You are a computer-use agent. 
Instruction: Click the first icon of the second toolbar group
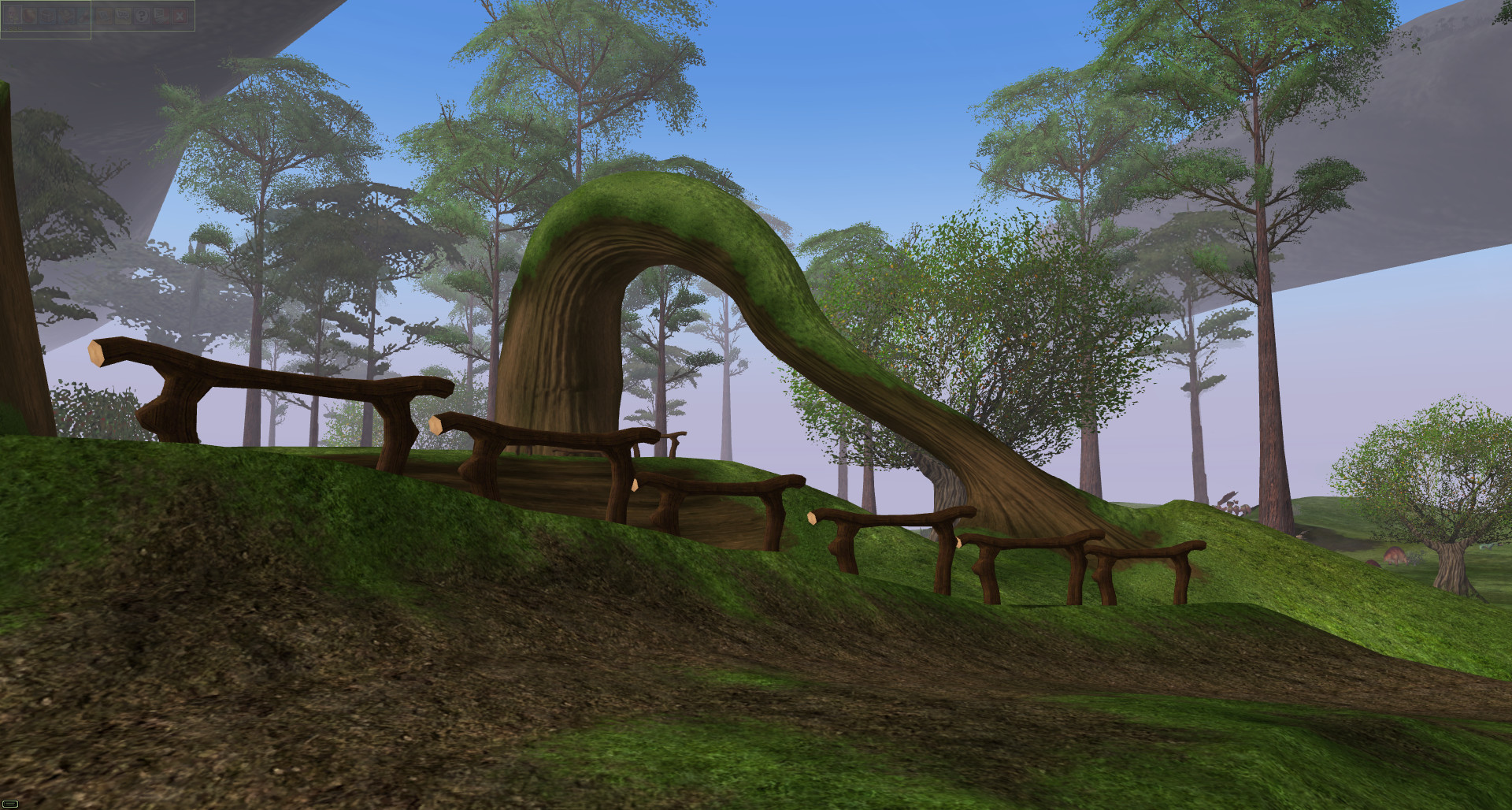click(x=104, y=16)
